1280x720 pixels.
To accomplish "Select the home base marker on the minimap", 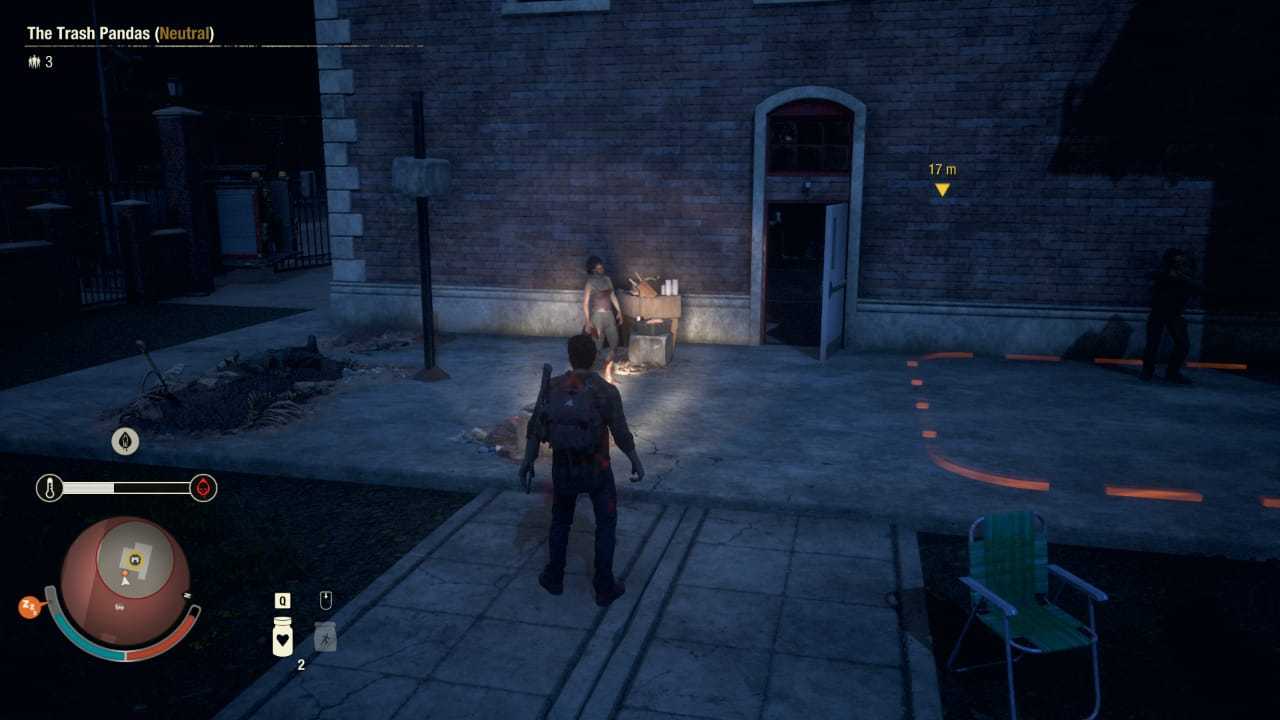I will 135,558.
